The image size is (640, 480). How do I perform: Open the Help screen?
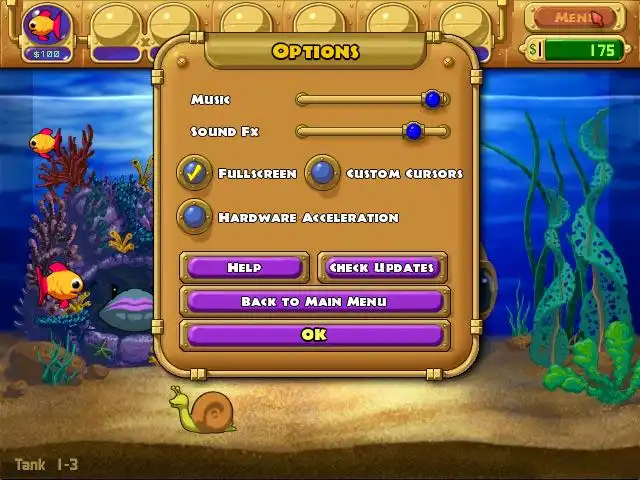(244, 267)
